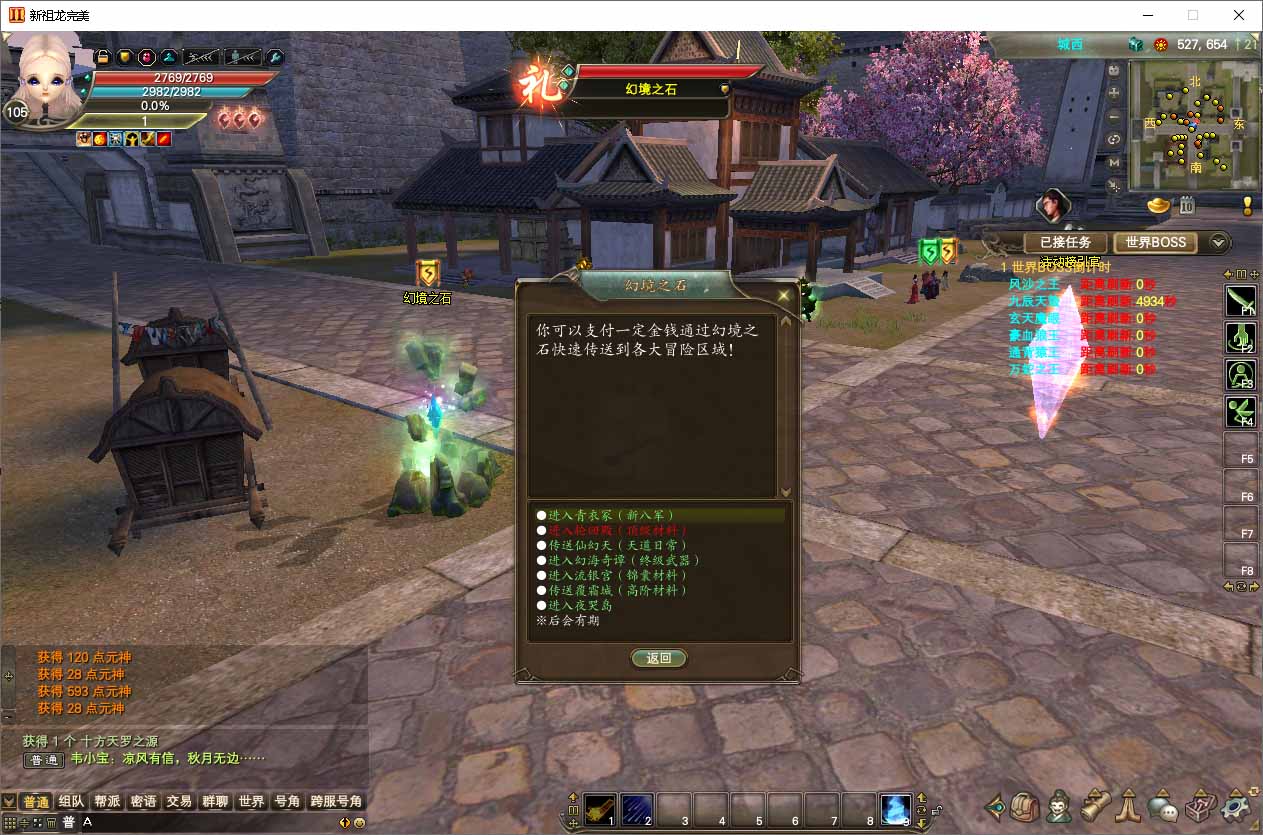Open the gold ingot shop icon
The height and width of the screenshot is (835, 1263).
[1158, 206]
